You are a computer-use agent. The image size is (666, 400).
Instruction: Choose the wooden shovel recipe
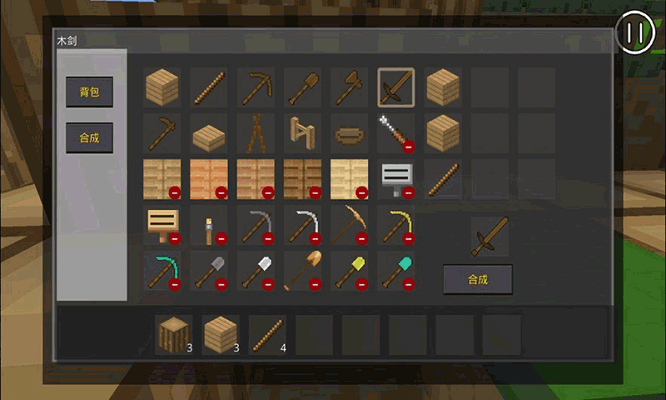click(301, 88)
